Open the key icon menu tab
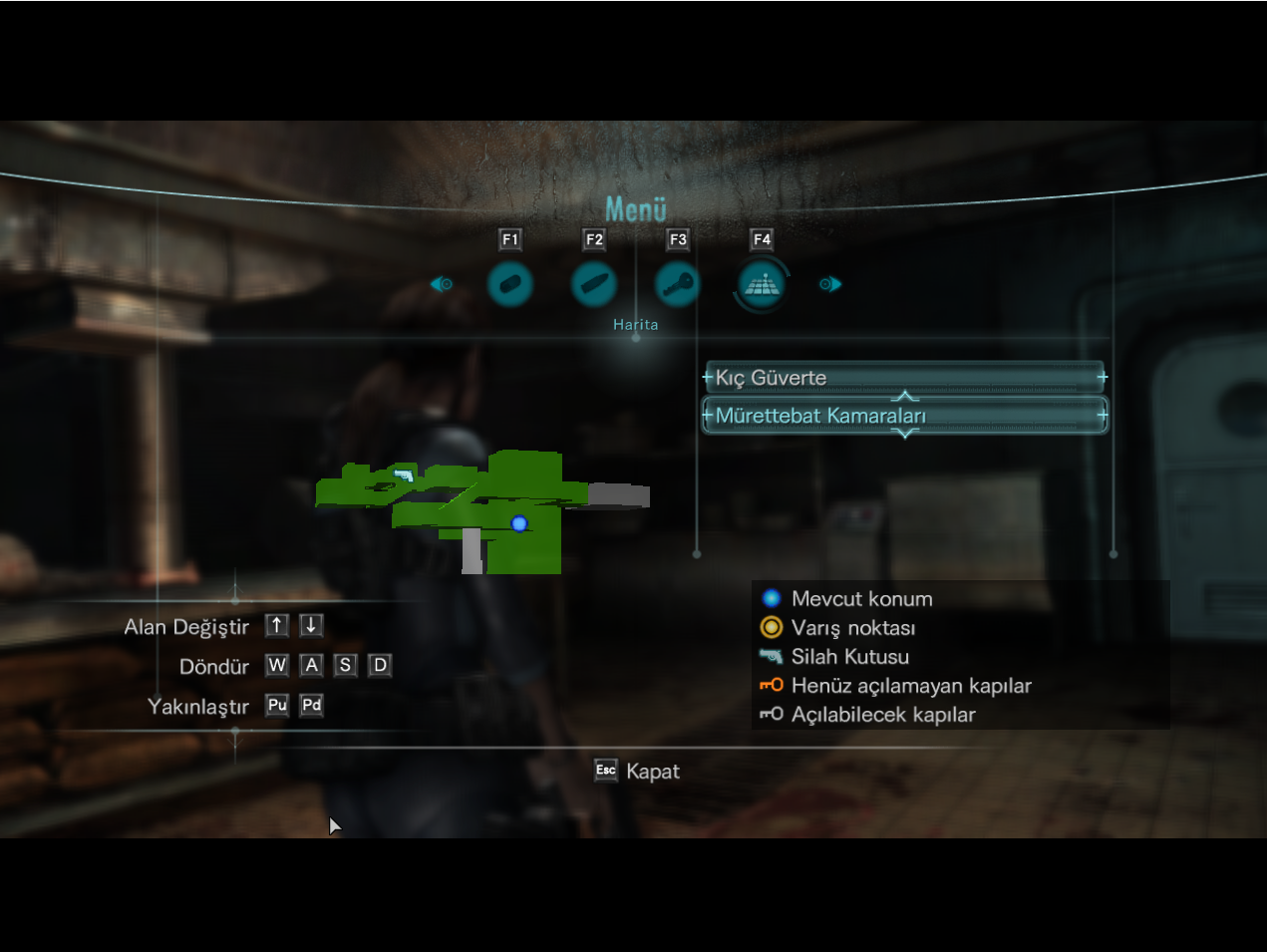This screenshot has height=952, width=1267. [x=678, y=284]
